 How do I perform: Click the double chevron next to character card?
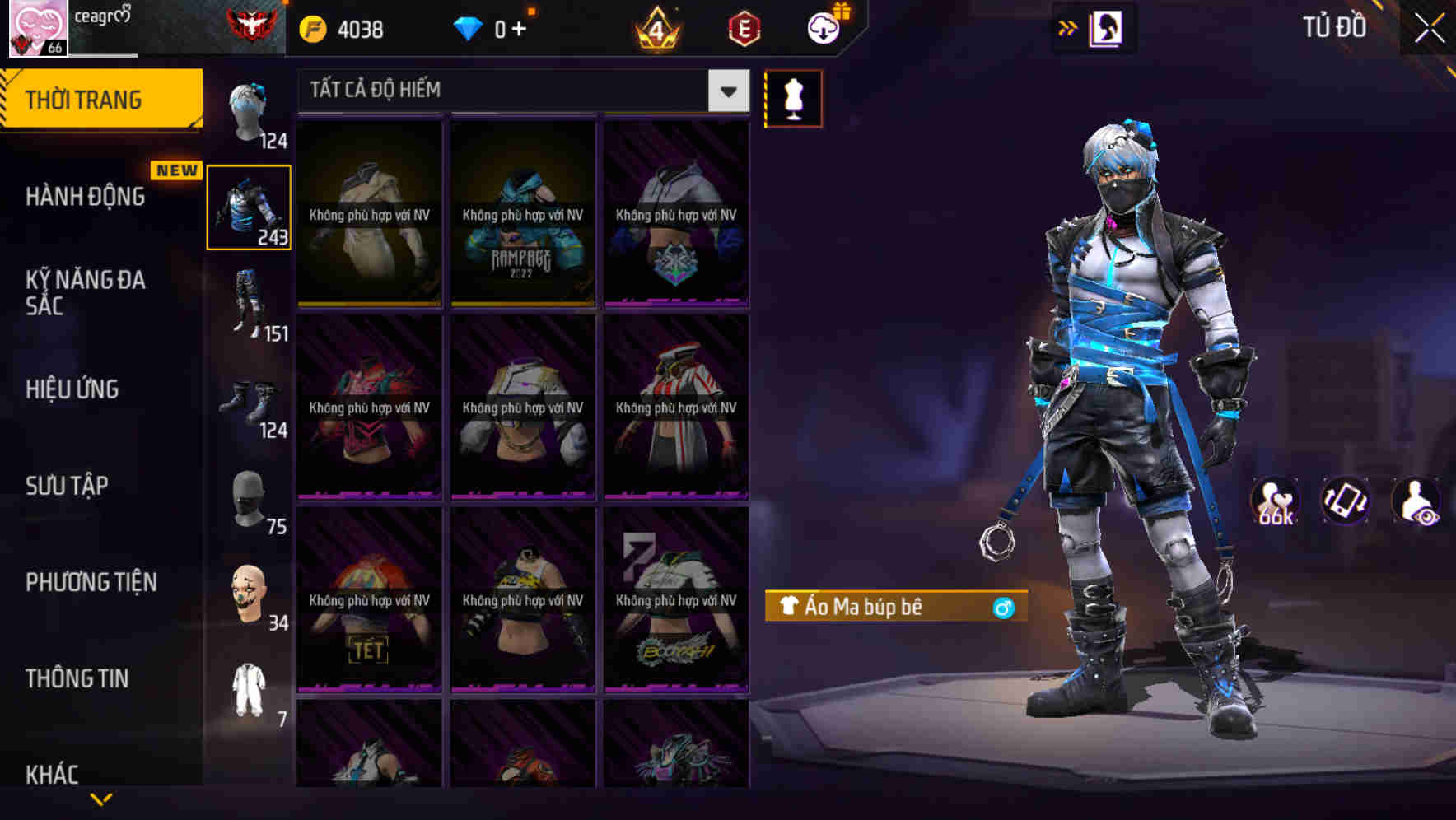tap(1068, 27)
